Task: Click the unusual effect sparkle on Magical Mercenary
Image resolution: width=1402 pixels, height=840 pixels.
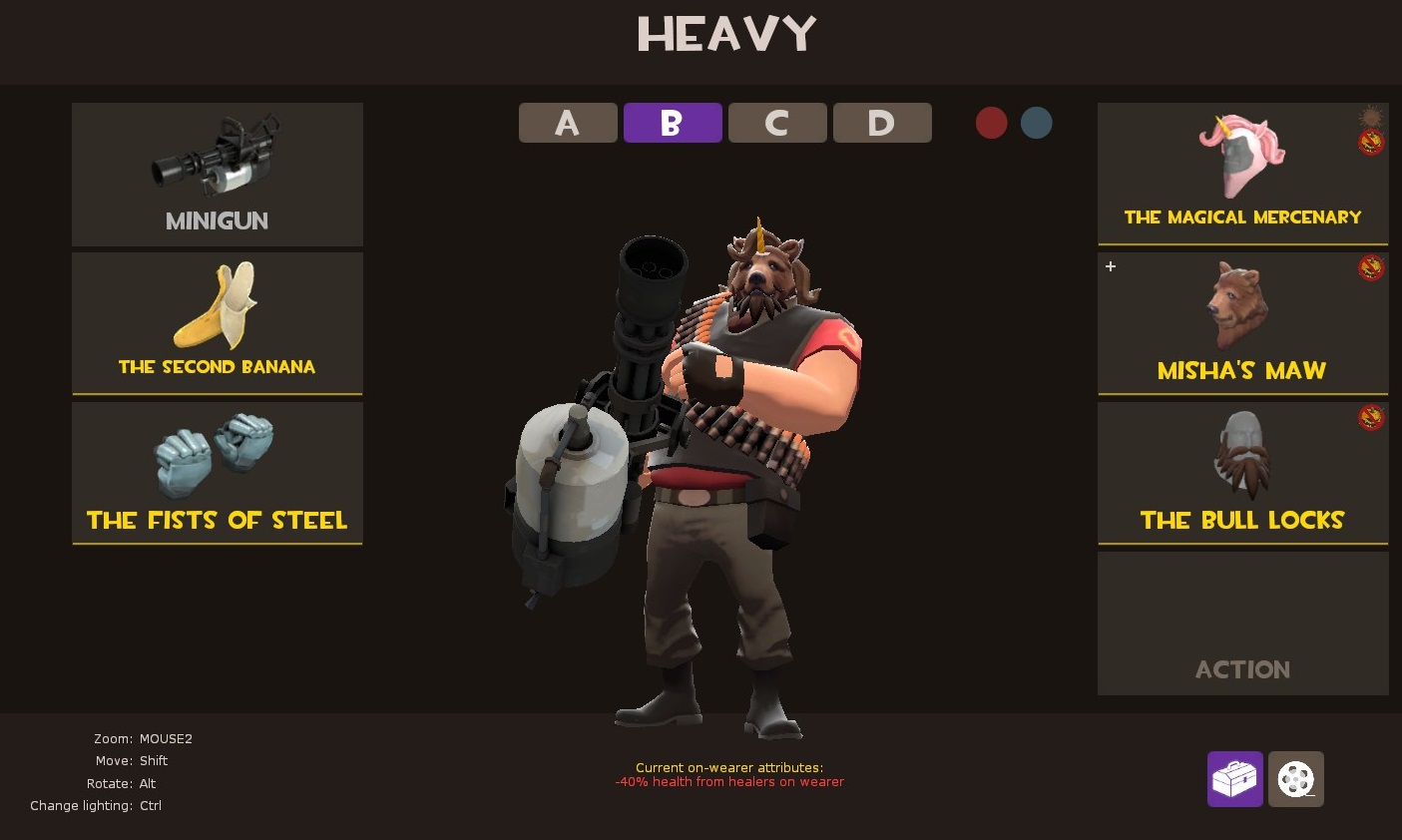Action: point(1371,115)
